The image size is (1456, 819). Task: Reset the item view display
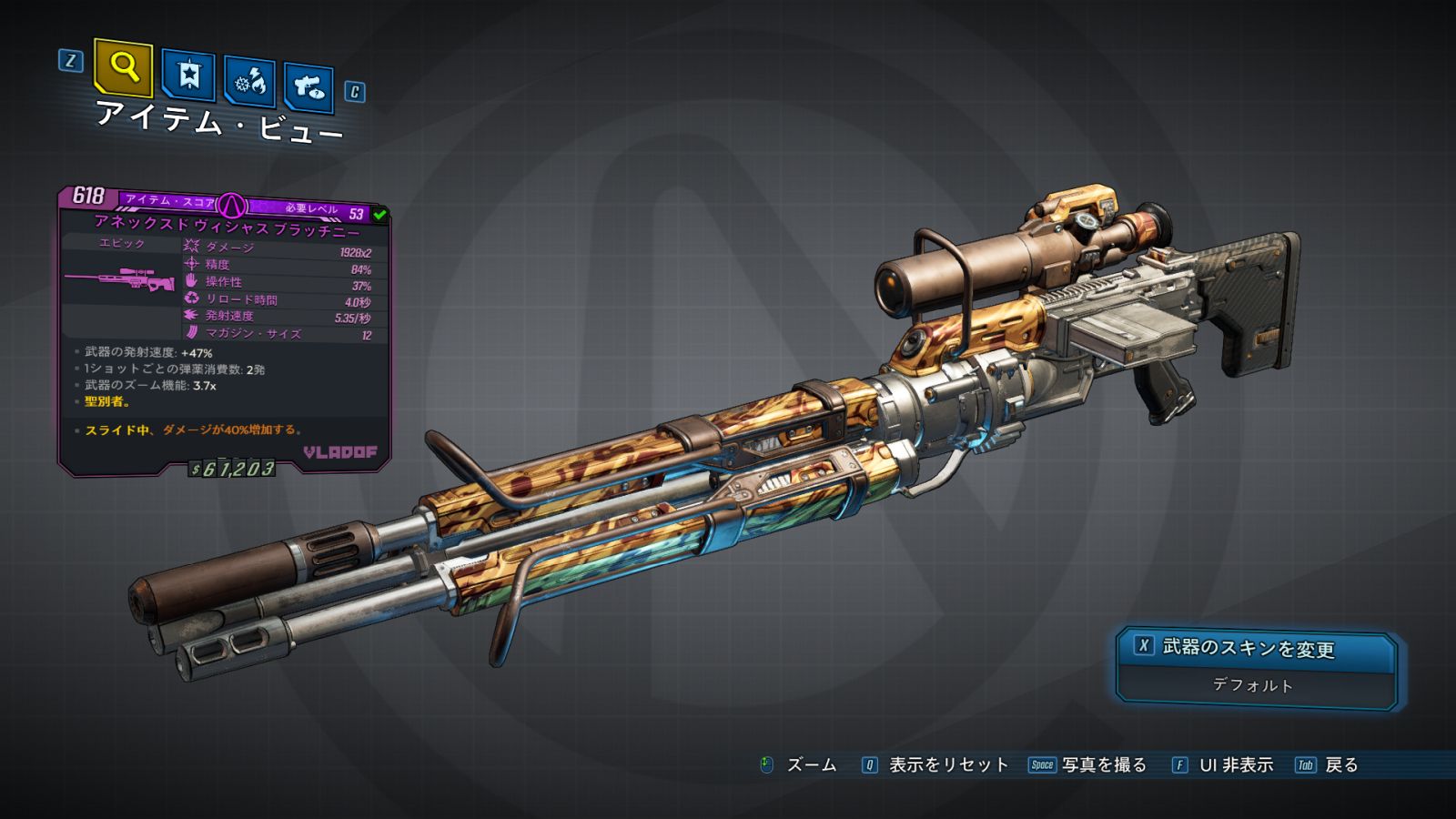pyautogui.click(x=937, y=765)
